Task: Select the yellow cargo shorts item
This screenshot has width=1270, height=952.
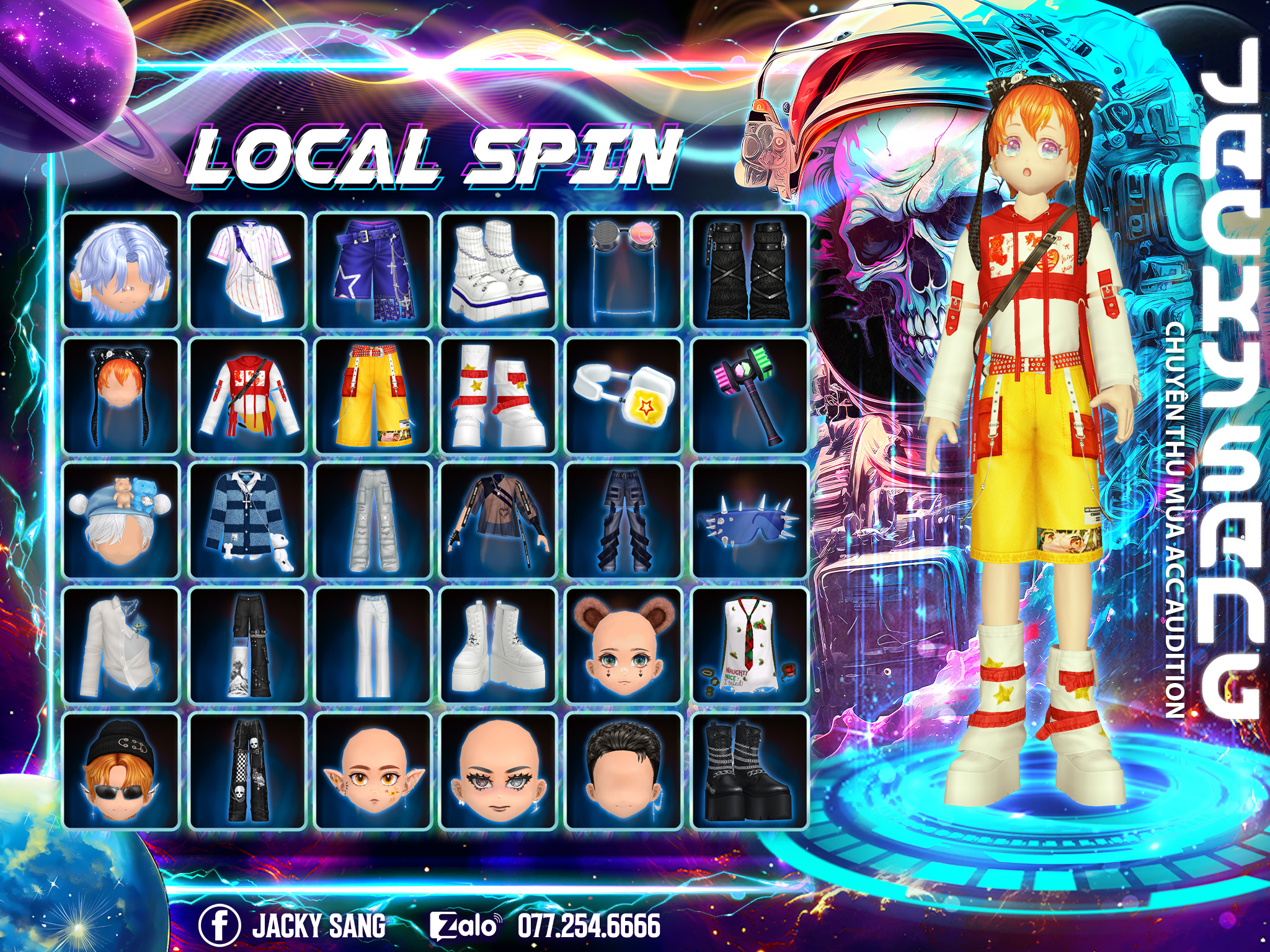Action: point(373,396)
